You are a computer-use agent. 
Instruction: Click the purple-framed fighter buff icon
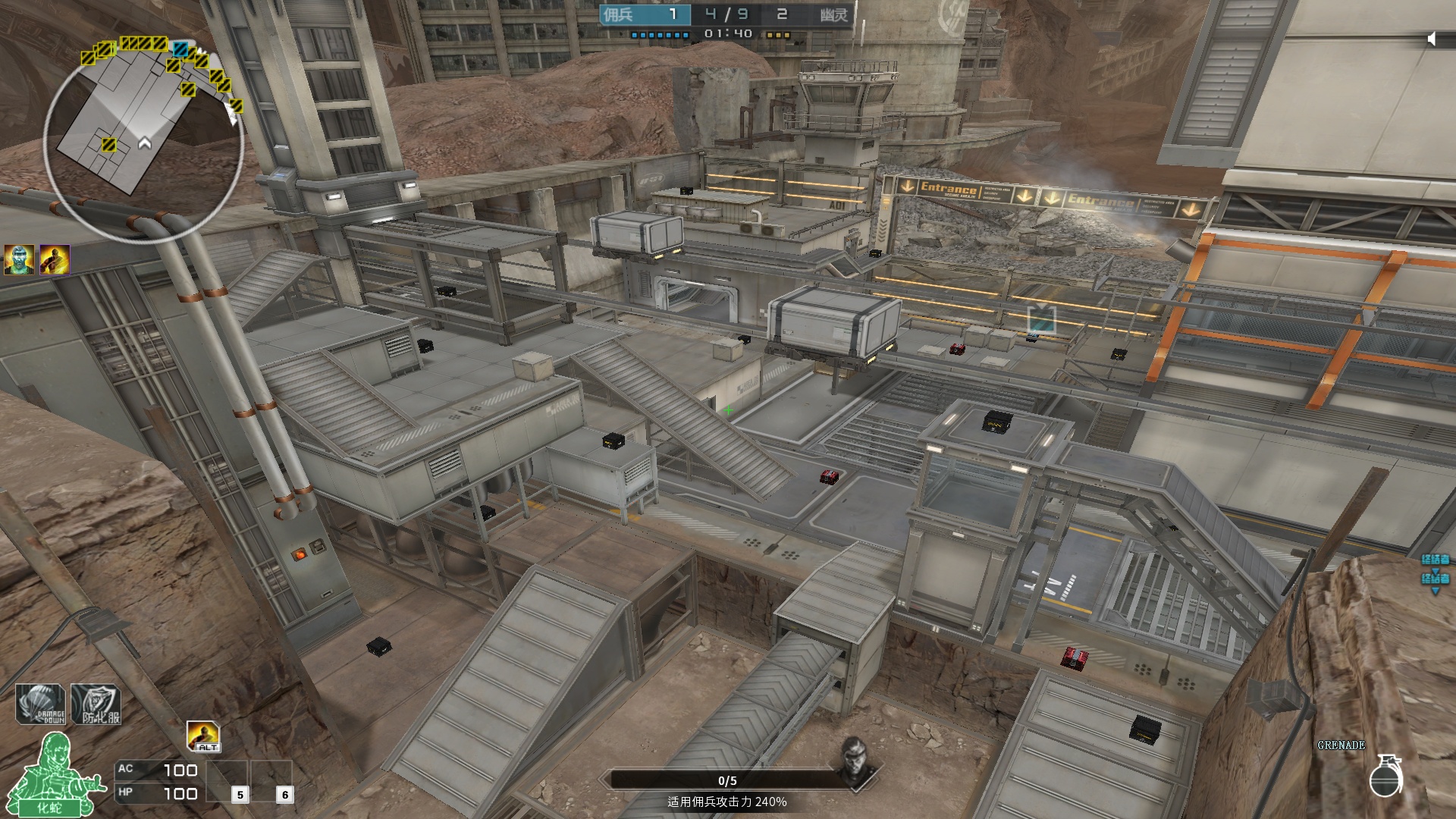(x=55, y=260)
